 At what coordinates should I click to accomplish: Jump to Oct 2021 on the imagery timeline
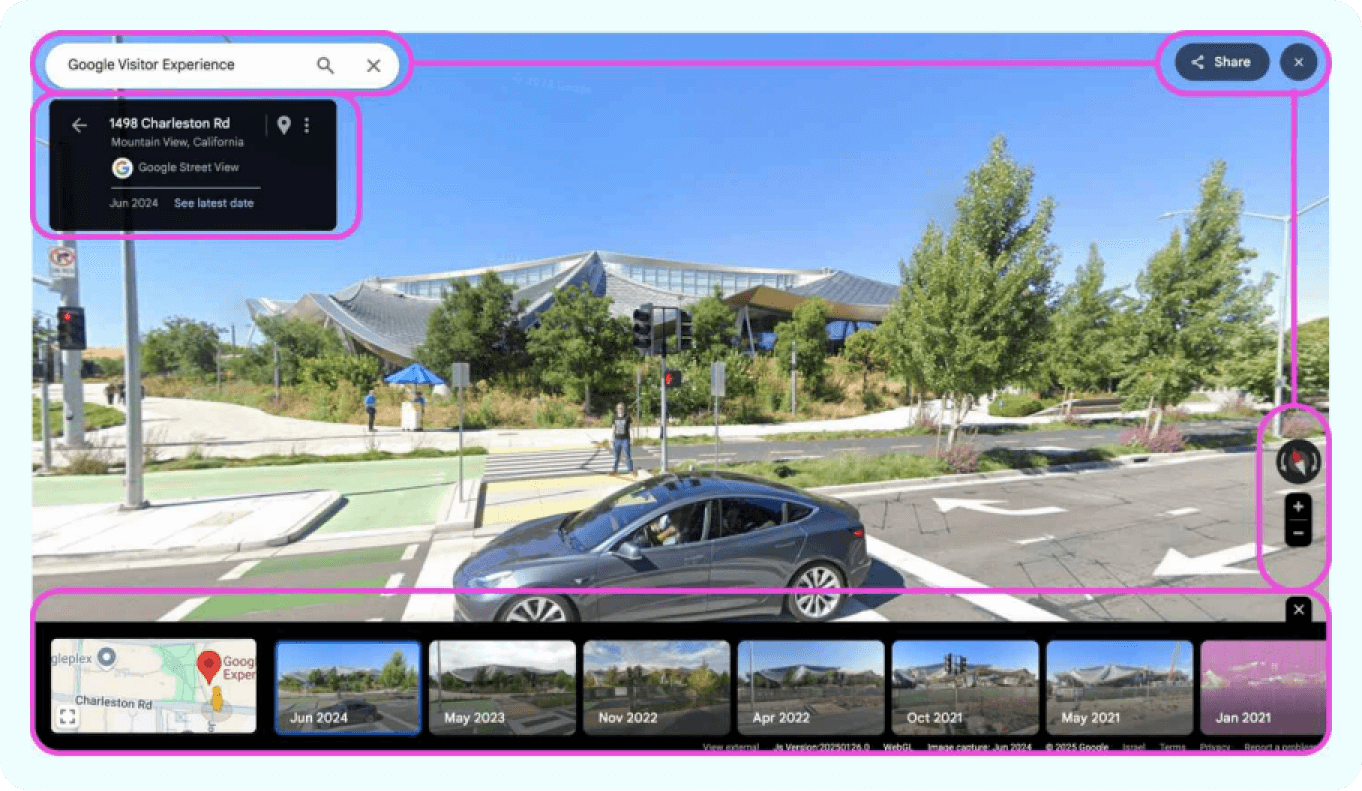[966, 686]
